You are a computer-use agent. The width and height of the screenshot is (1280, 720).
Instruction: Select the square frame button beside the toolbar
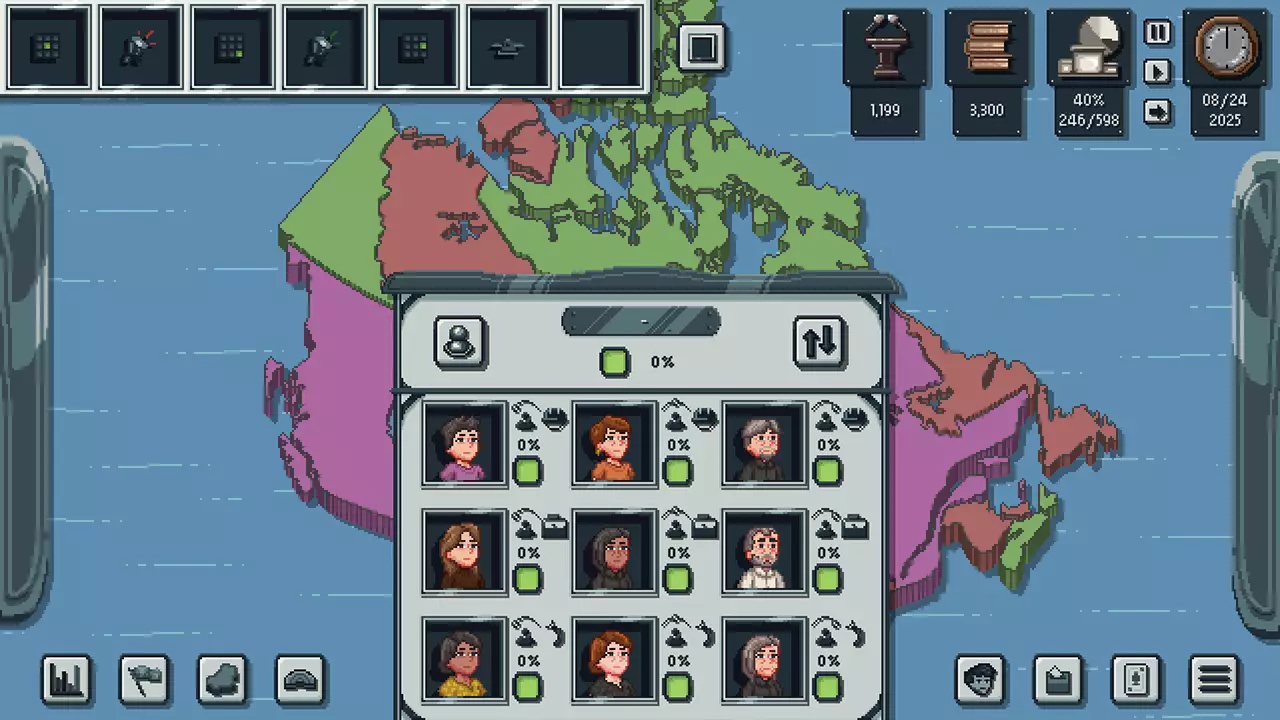703,47
